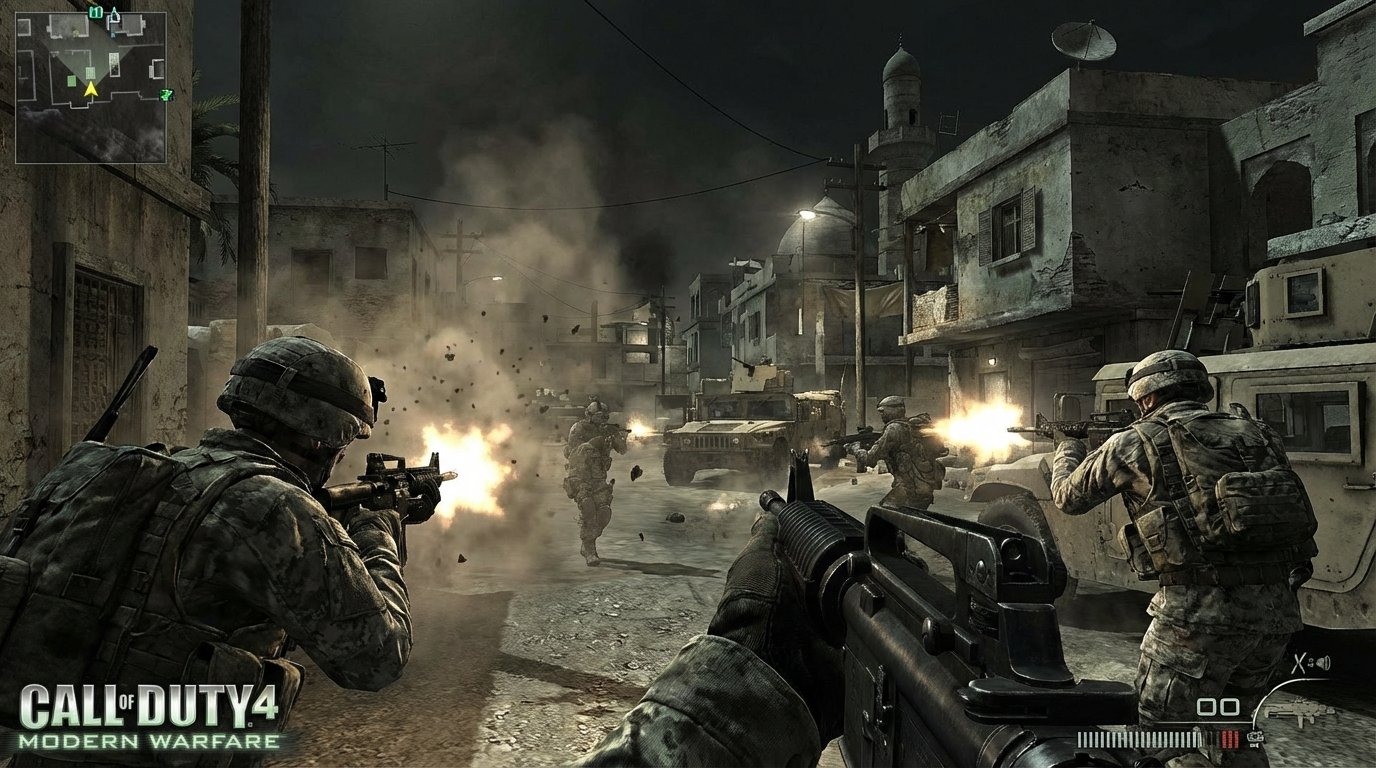Select the yellow player arrow on the minimap
Image resolution: width=1376 pixels, height=768 pixels.
(91, 89)
